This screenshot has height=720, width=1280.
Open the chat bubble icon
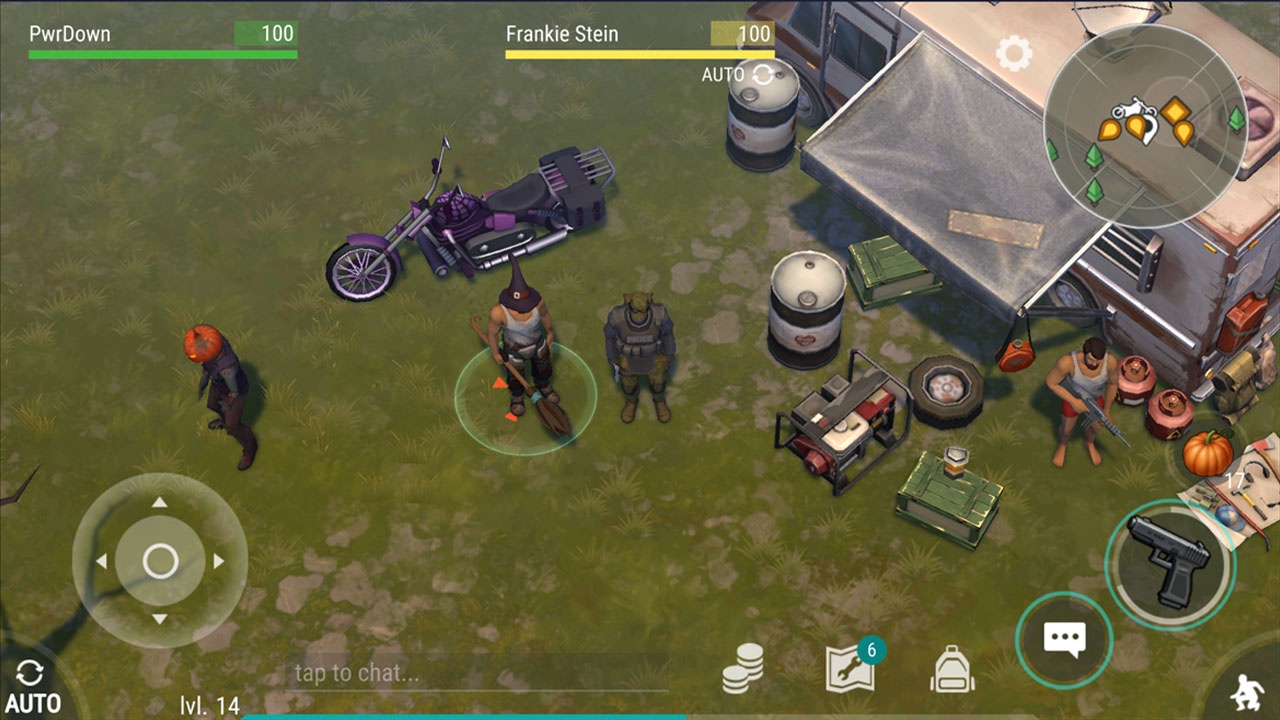click(x=1065, y=640)
